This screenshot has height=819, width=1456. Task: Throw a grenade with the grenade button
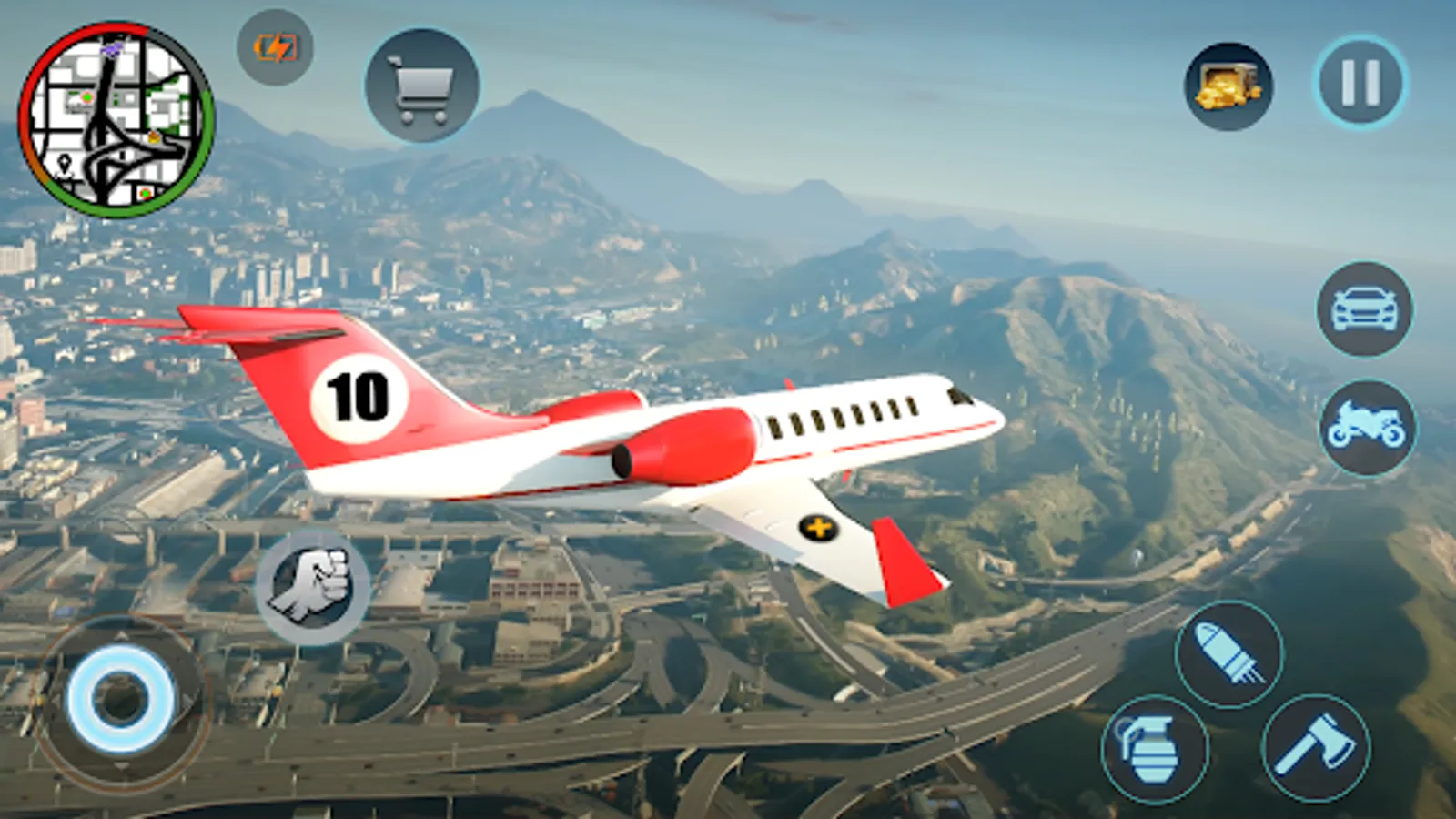click(x=1154, y=750)
